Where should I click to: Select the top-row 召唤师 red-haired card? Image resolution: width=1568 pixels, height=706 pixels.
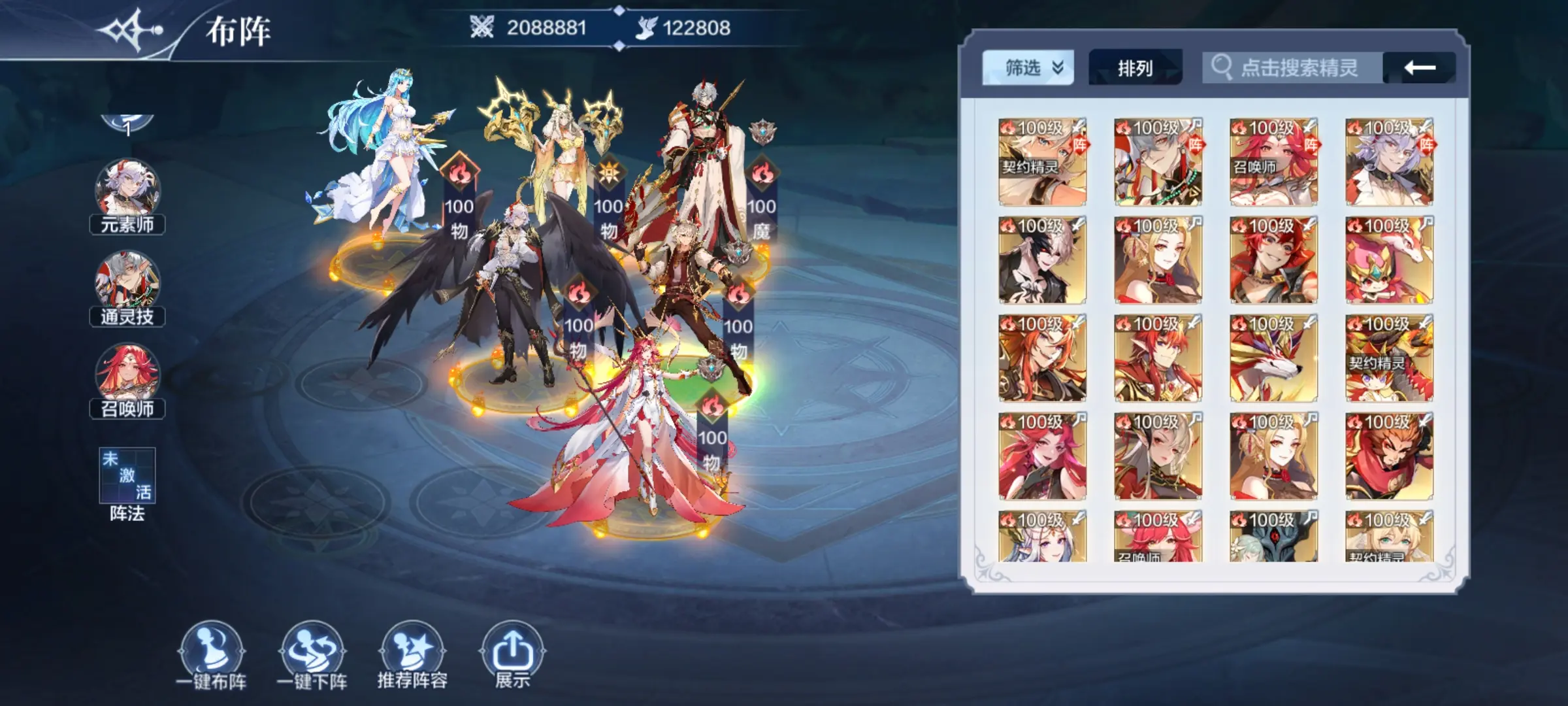click(x=1273, y=162)
